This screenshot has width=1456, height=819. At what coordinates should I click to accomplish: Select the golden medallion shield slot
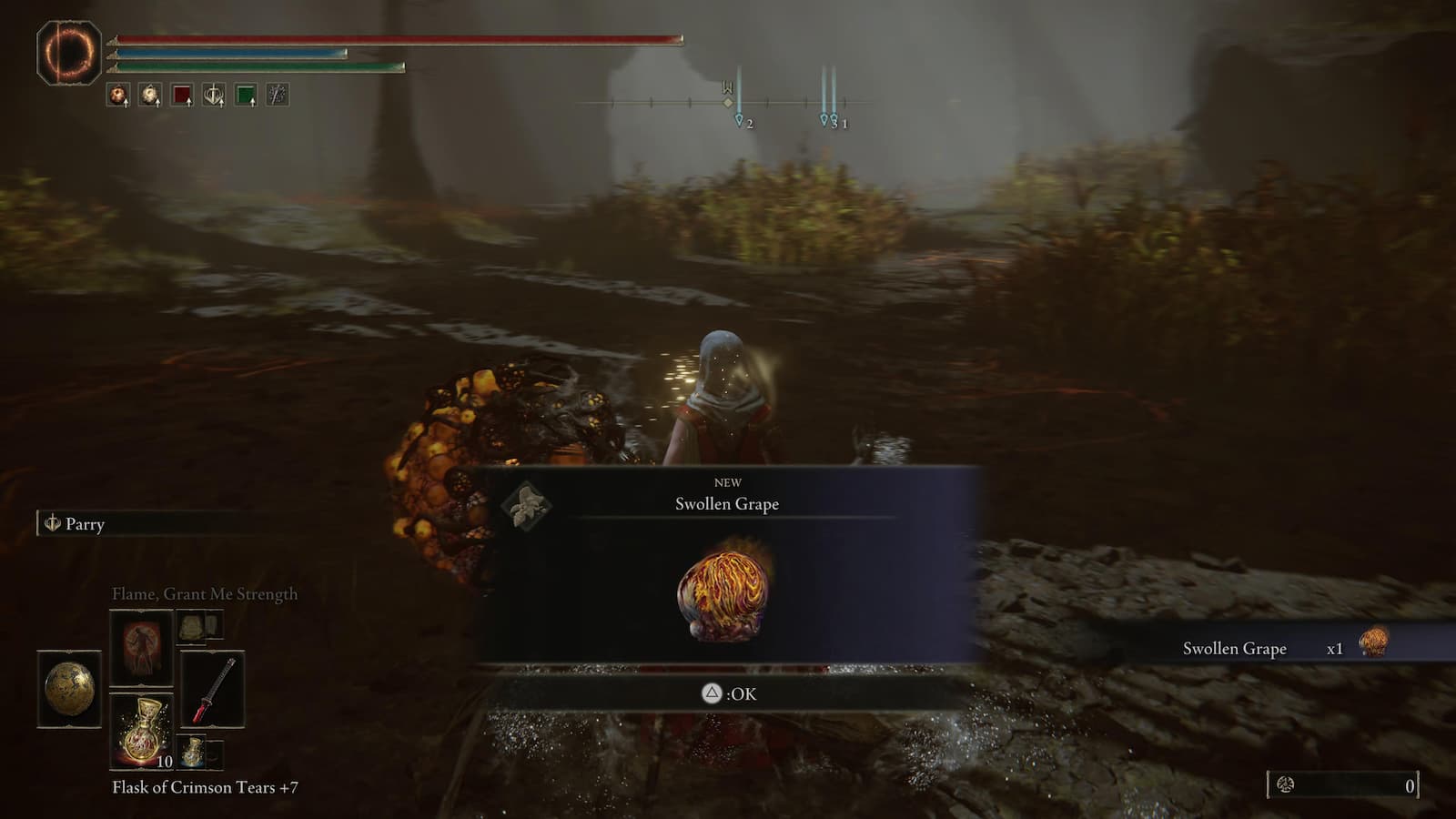pyautogui.click(x=70, y=690)
